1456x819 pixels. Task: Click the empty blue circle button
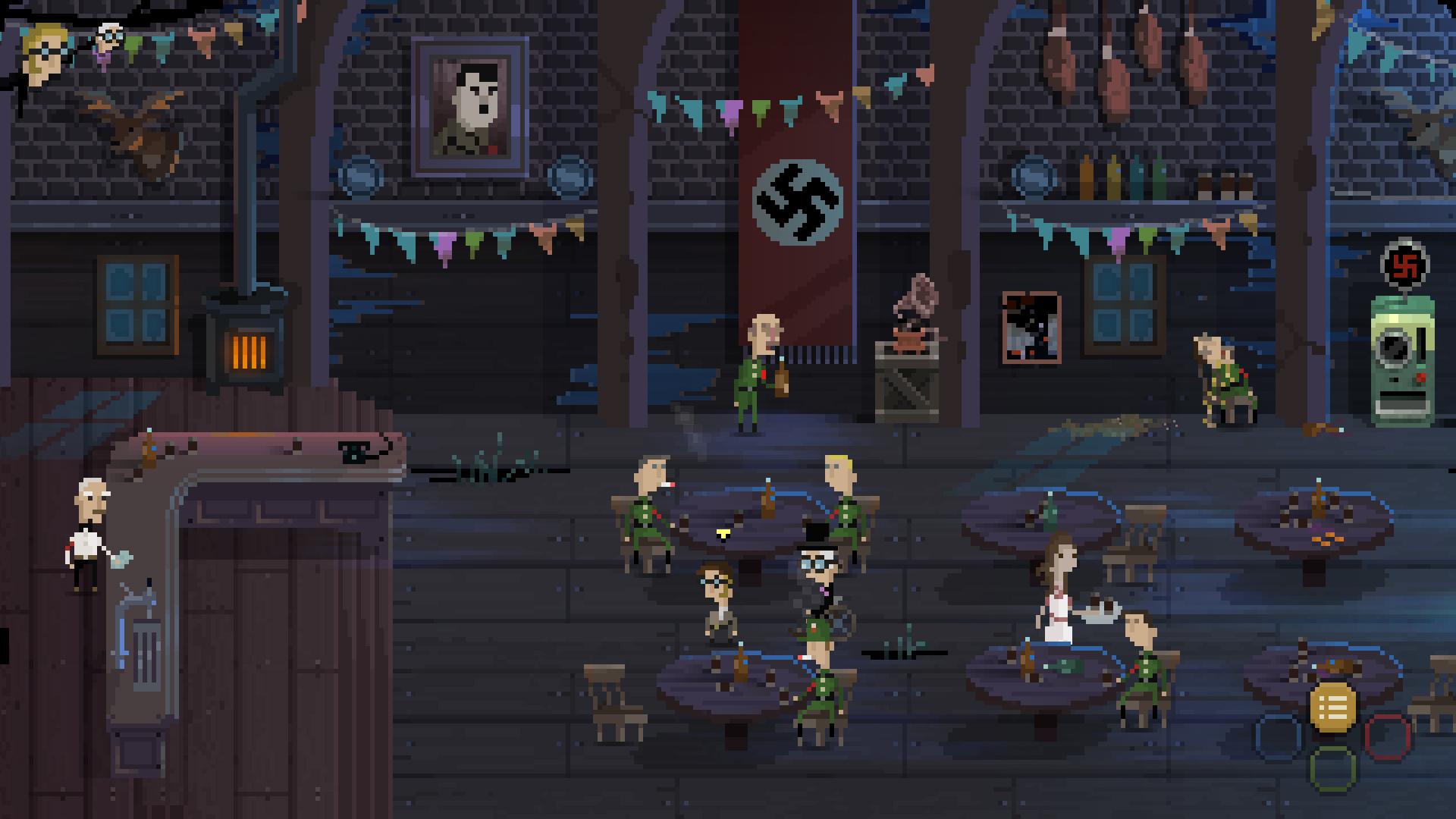pos(1279,736)
